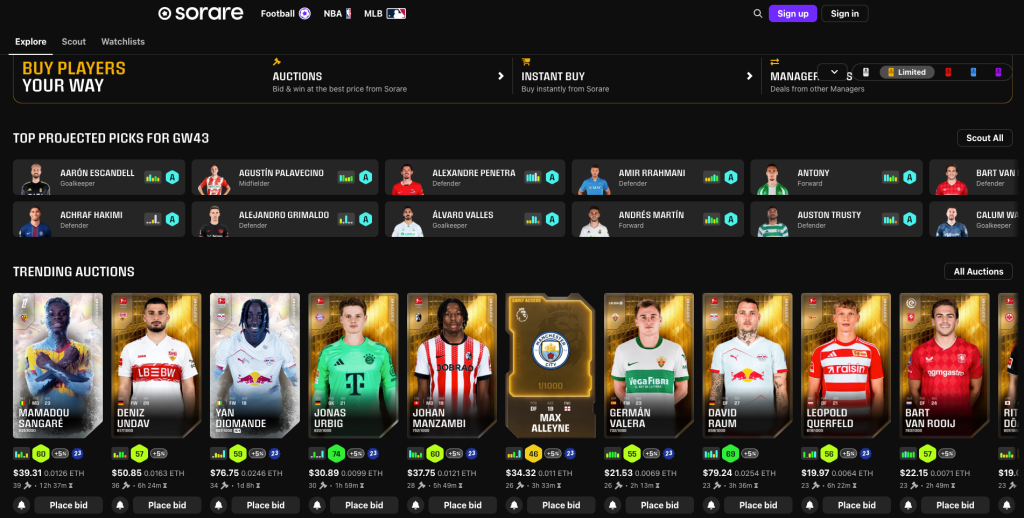Open the search magnifier icon
1024x518 pixels.
(x=757, y=14)
